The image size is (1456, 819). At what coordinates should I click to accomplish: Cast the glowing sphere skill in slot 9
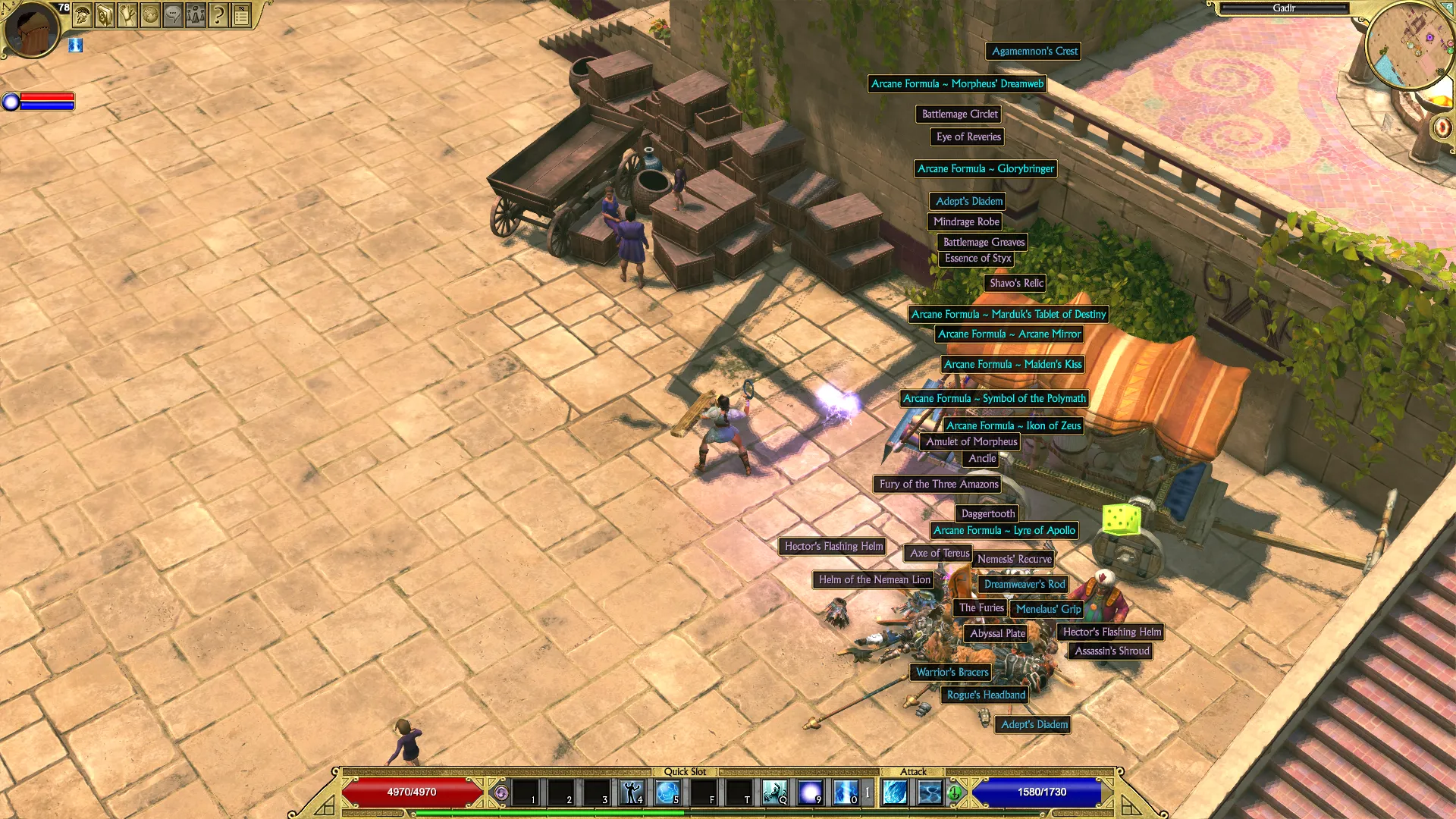tap(810, 792)
